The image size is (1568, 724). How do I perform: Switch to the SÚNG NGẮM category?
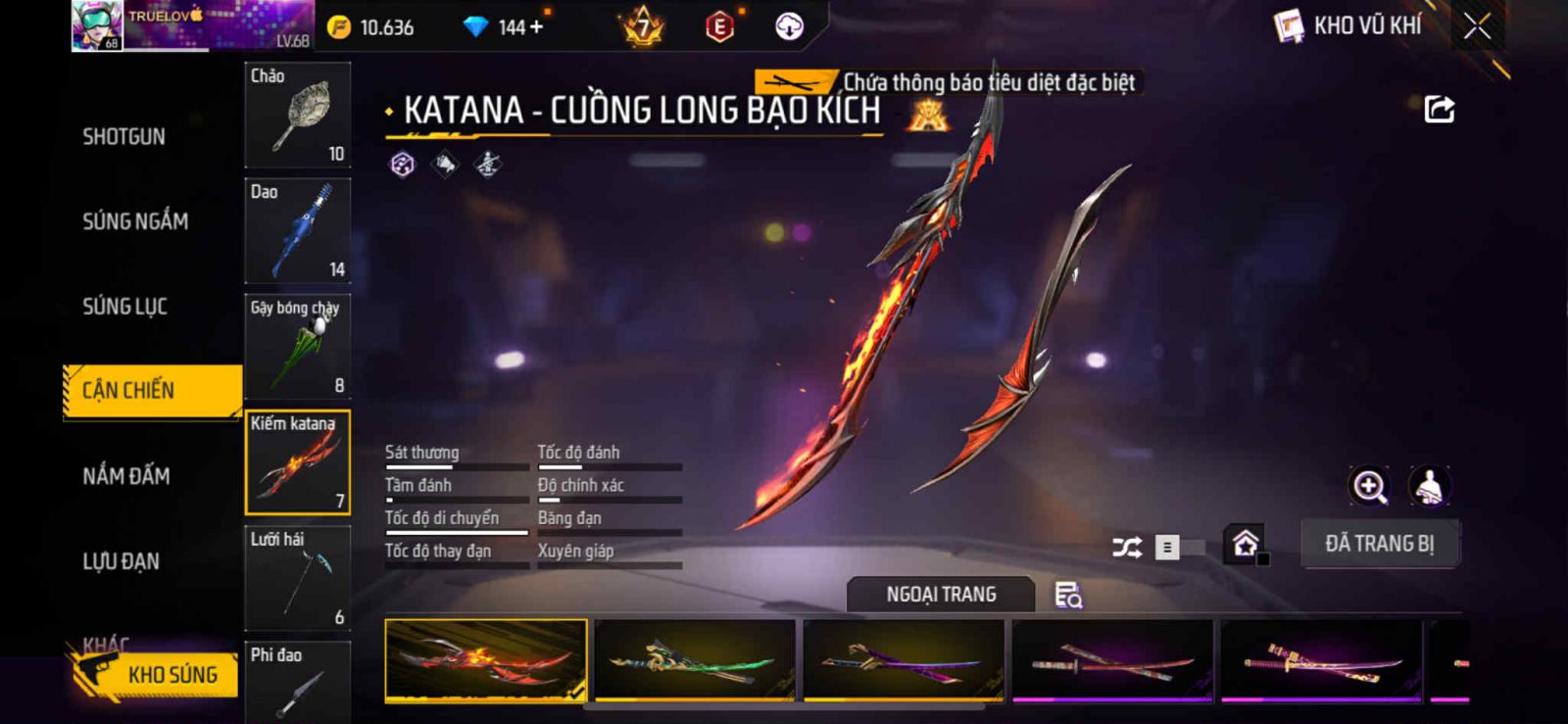pos(135,221)
